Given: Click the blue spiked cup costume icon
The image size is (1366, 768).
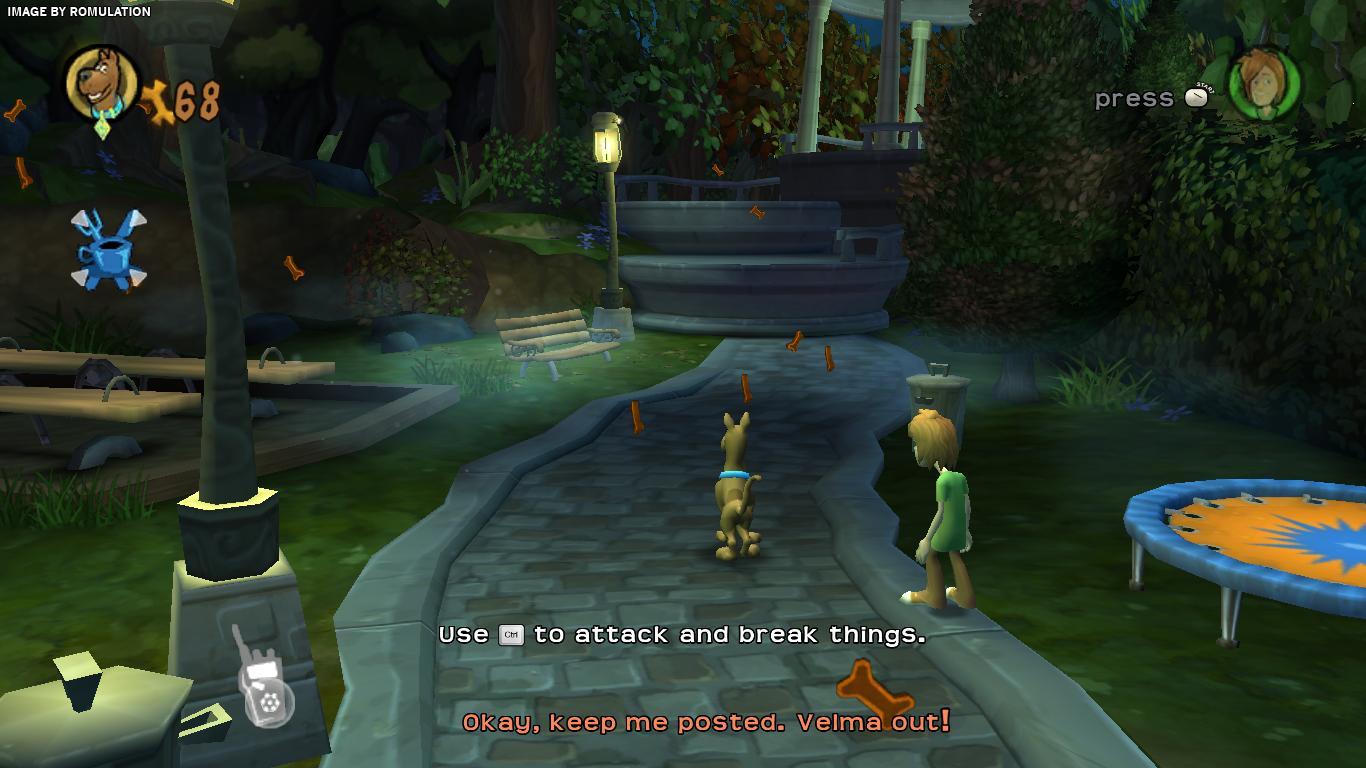Looking at the screenshot, I should click(108, 249).
